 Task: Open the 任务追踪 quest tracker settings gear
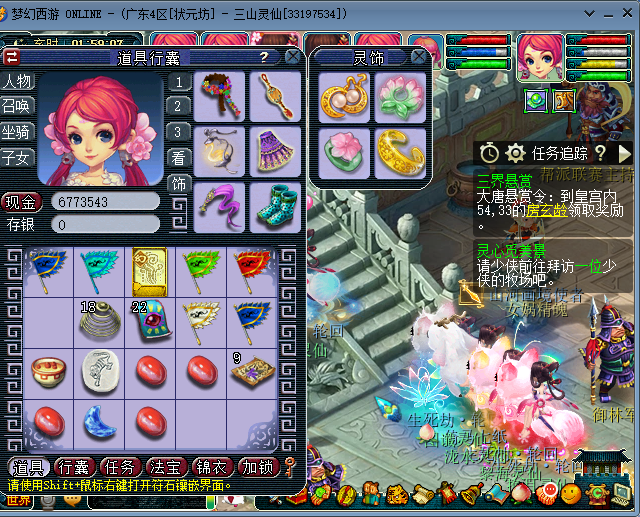pos(515,153)
